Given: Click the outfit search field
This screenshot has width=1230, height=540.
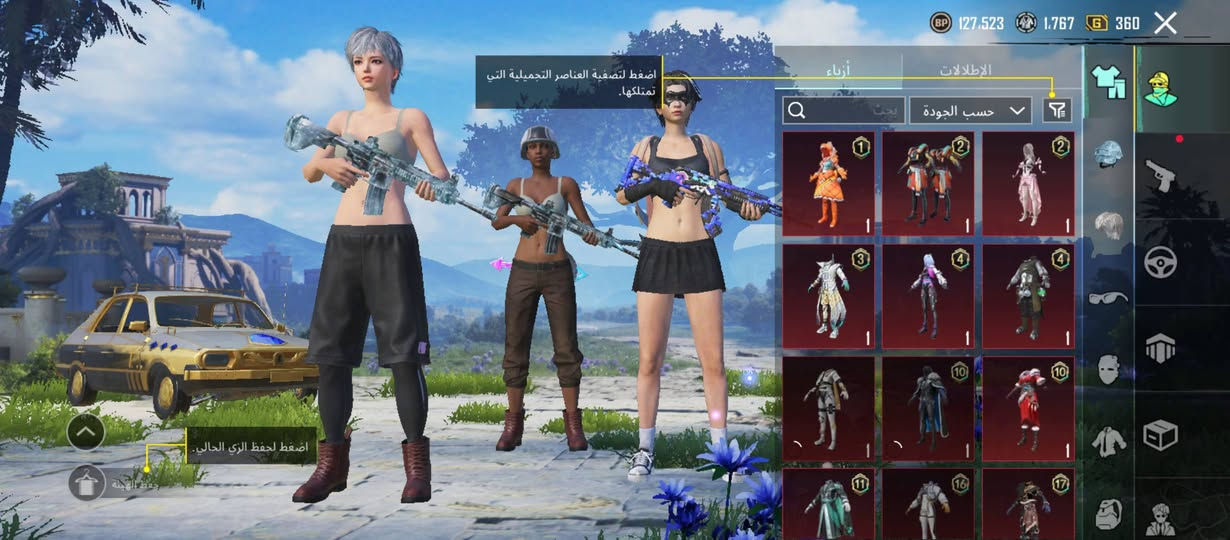Looking at the screenshot, I should point(844,110).
